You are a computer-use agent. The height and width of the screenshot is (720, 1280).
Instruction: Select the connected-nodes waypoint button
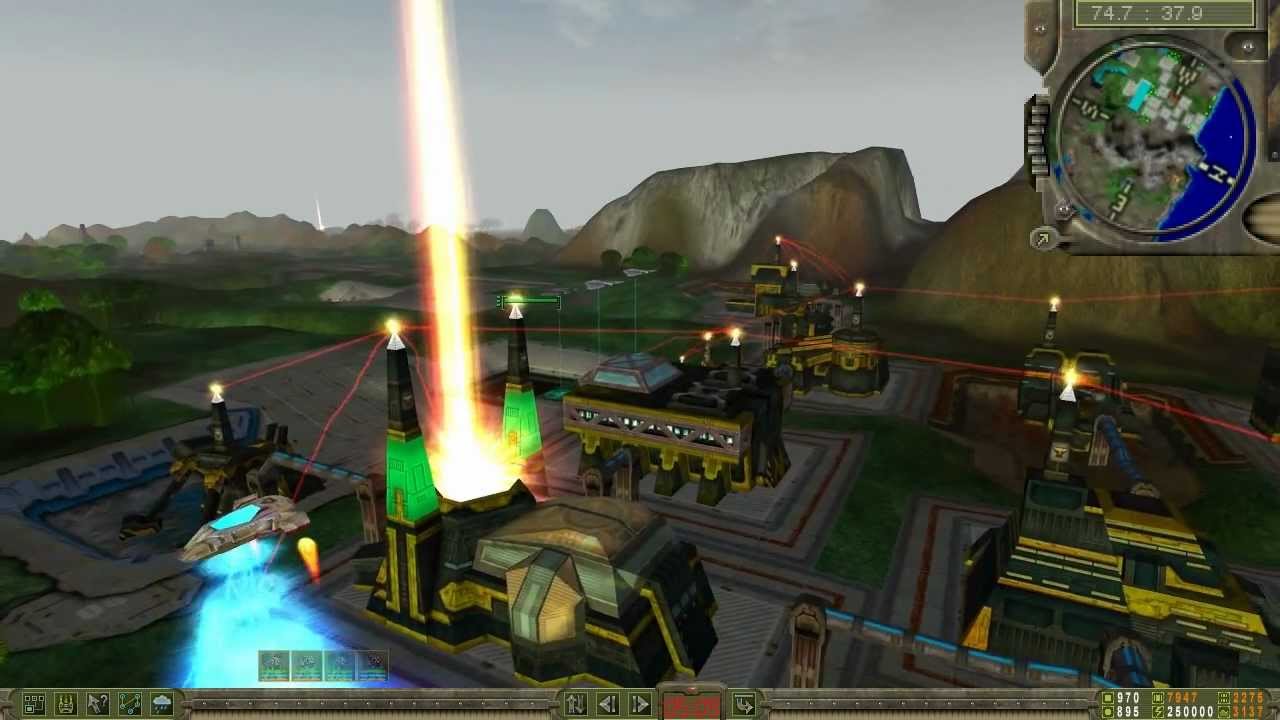coord(130,704)
